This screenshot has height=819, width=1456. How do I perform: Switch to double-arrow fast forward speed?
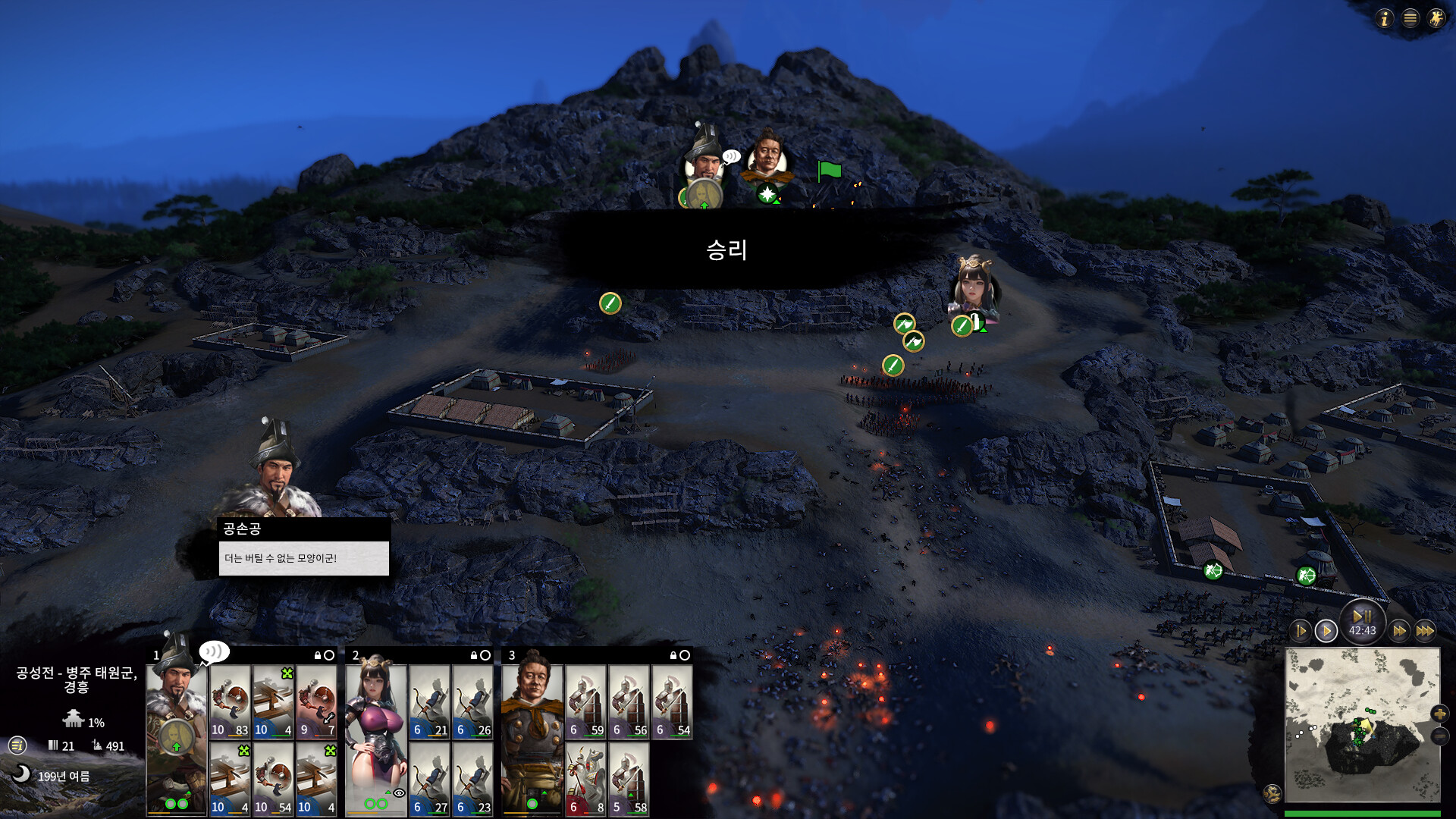(1399, 631)
